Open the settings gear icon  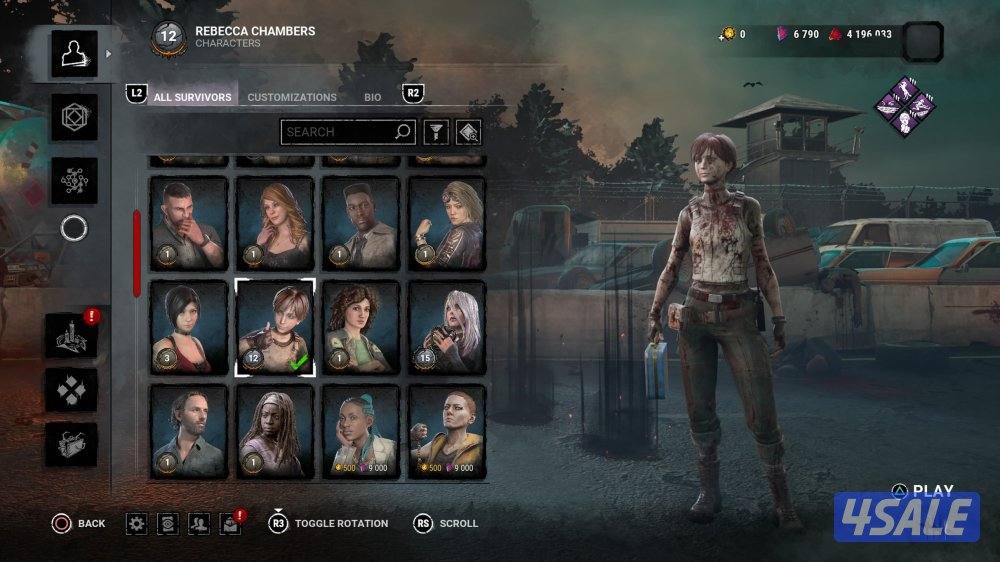pyautogui.click(x=137, y=523)
